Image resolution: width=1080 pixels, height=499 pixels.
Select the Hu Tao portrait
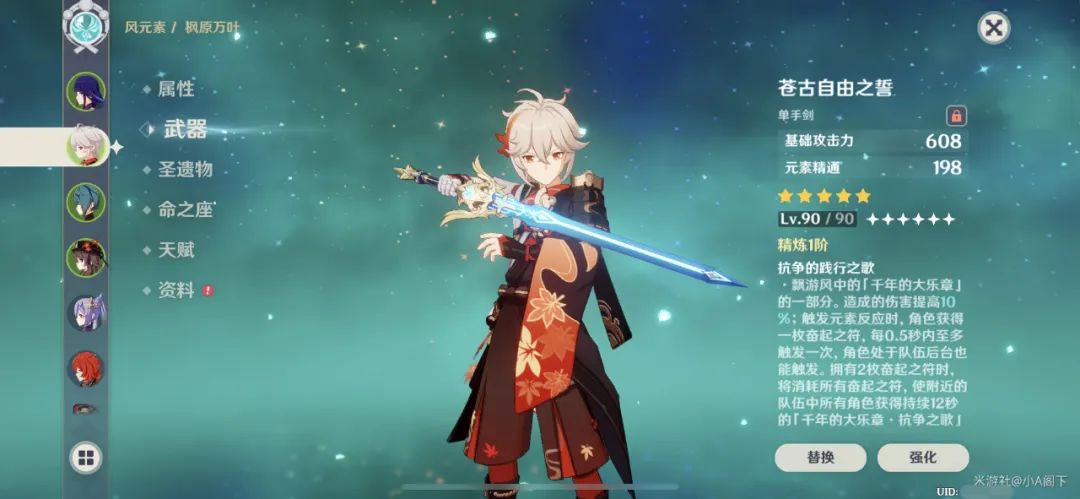[86, 258]
